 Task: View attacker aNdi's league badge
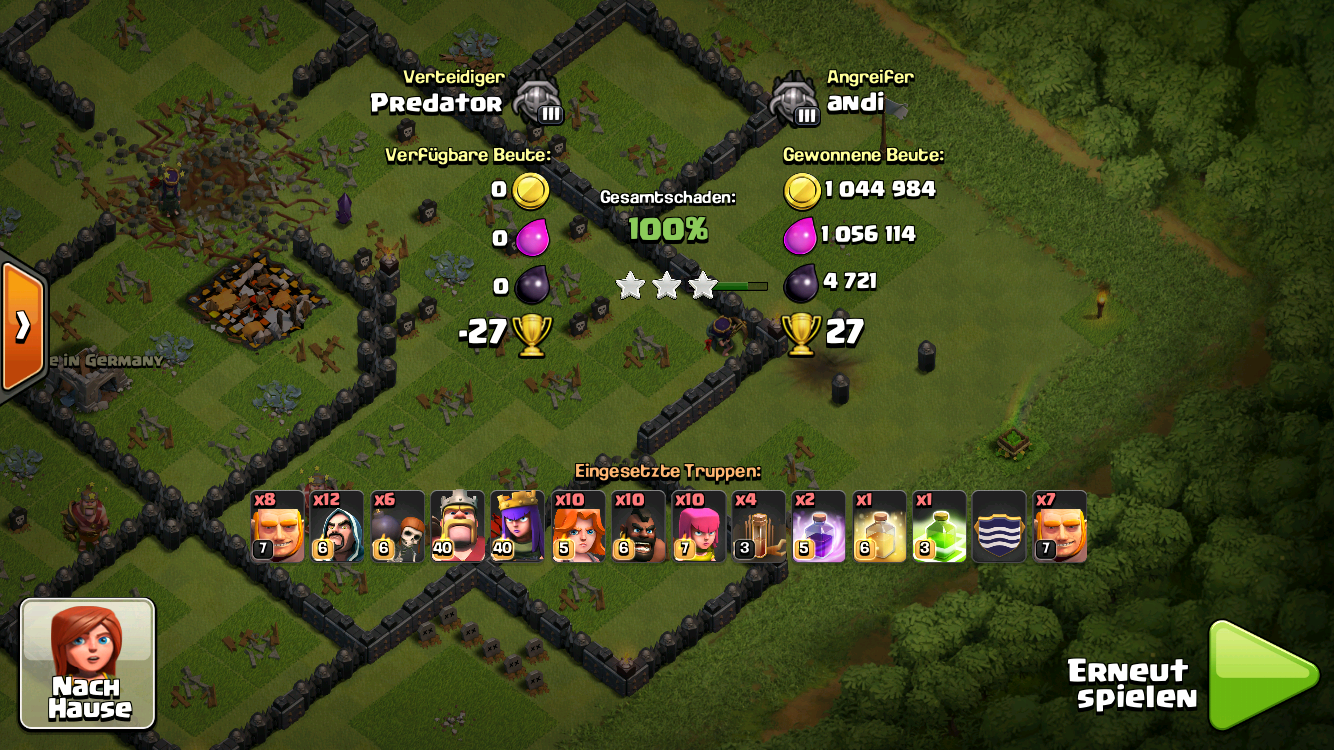tap(796, 101)
